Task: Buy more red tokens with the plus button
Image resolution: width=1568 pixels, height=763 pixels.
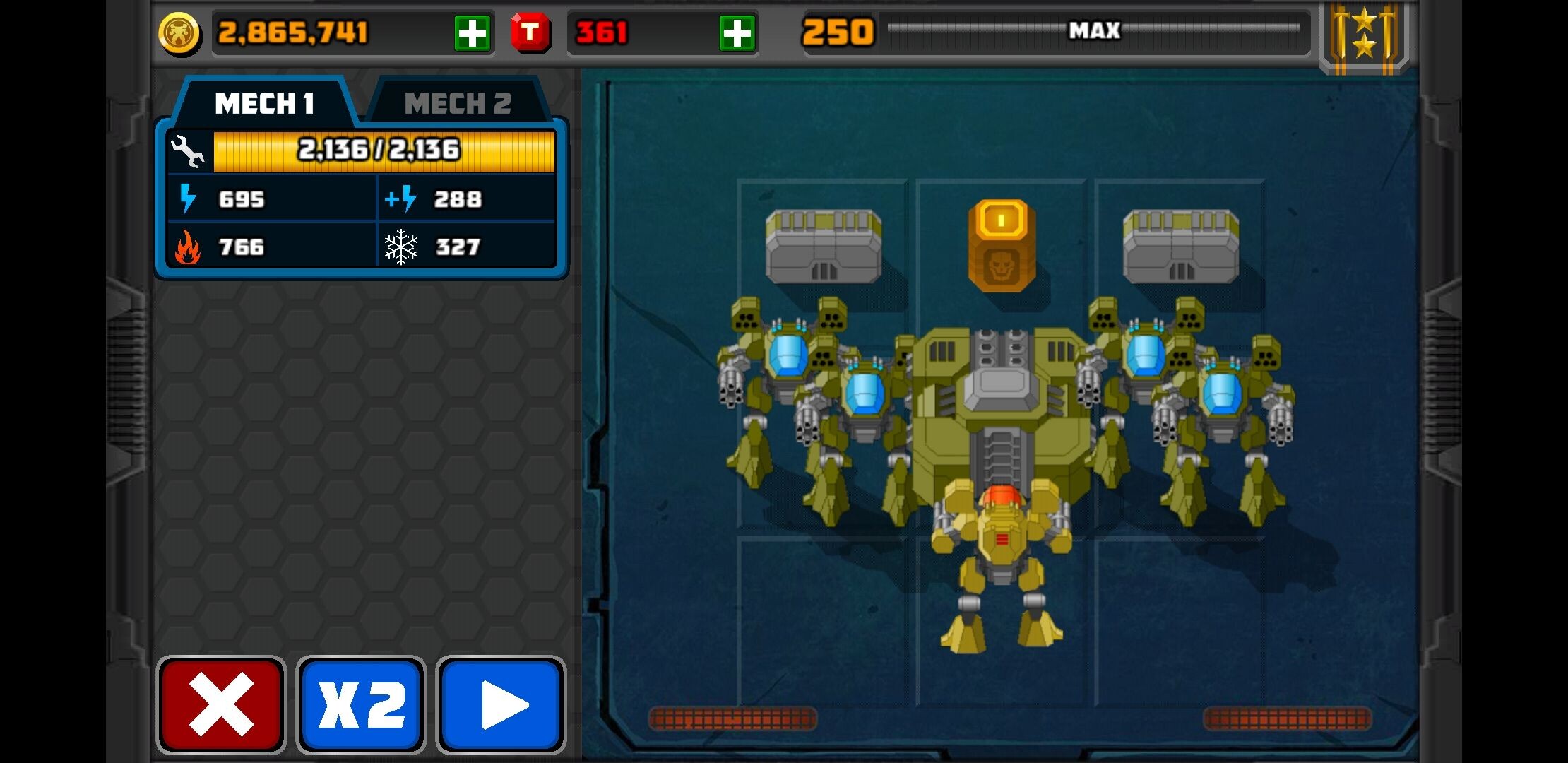Action: (x=737, y=33)
